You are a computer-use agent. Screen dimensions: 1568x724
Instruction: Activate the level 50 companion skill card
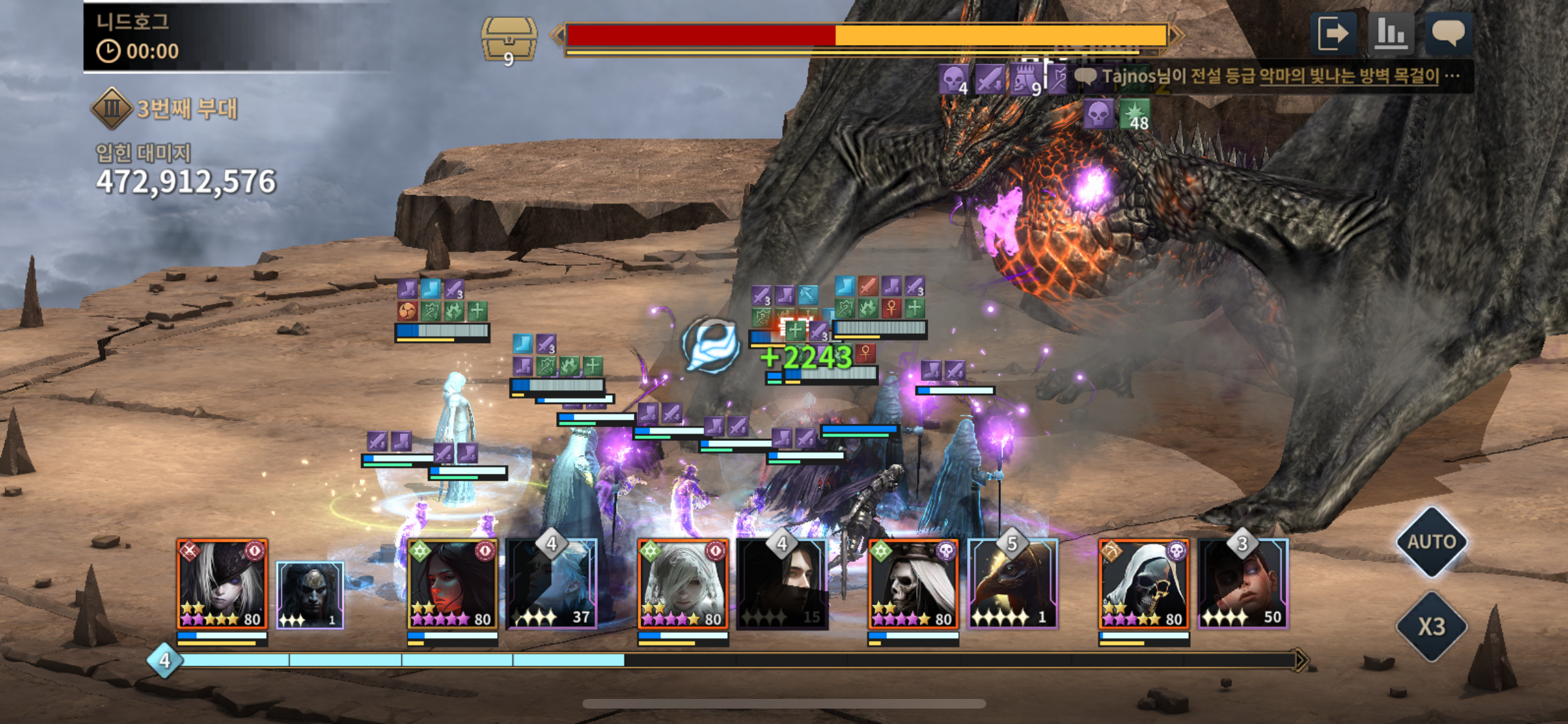coord(1243,586)
